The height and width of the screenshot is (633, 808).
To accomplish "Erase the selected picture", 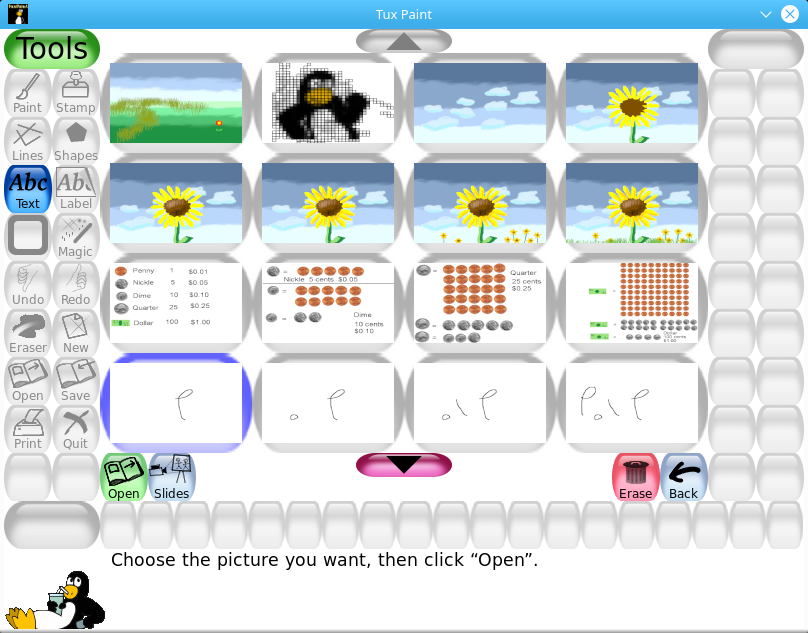I will pyautogui.click(x=635, y=477).
